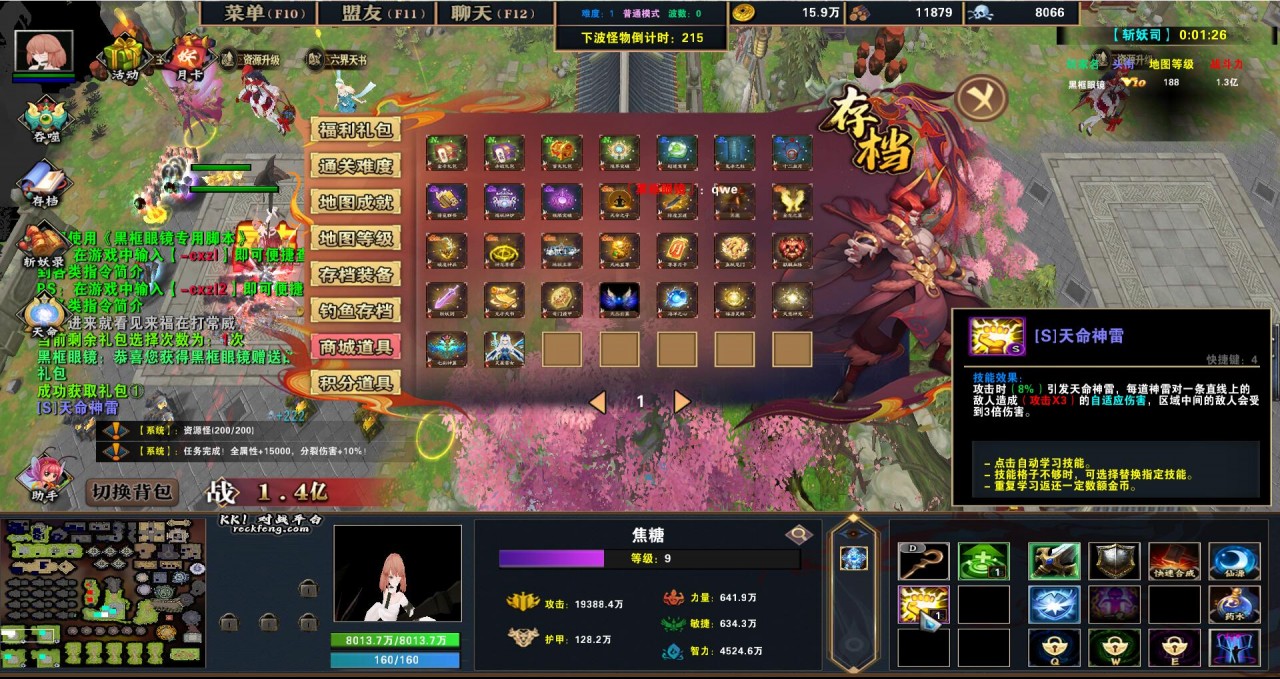Open the 活动 gift box icon

tap(124, 57)
